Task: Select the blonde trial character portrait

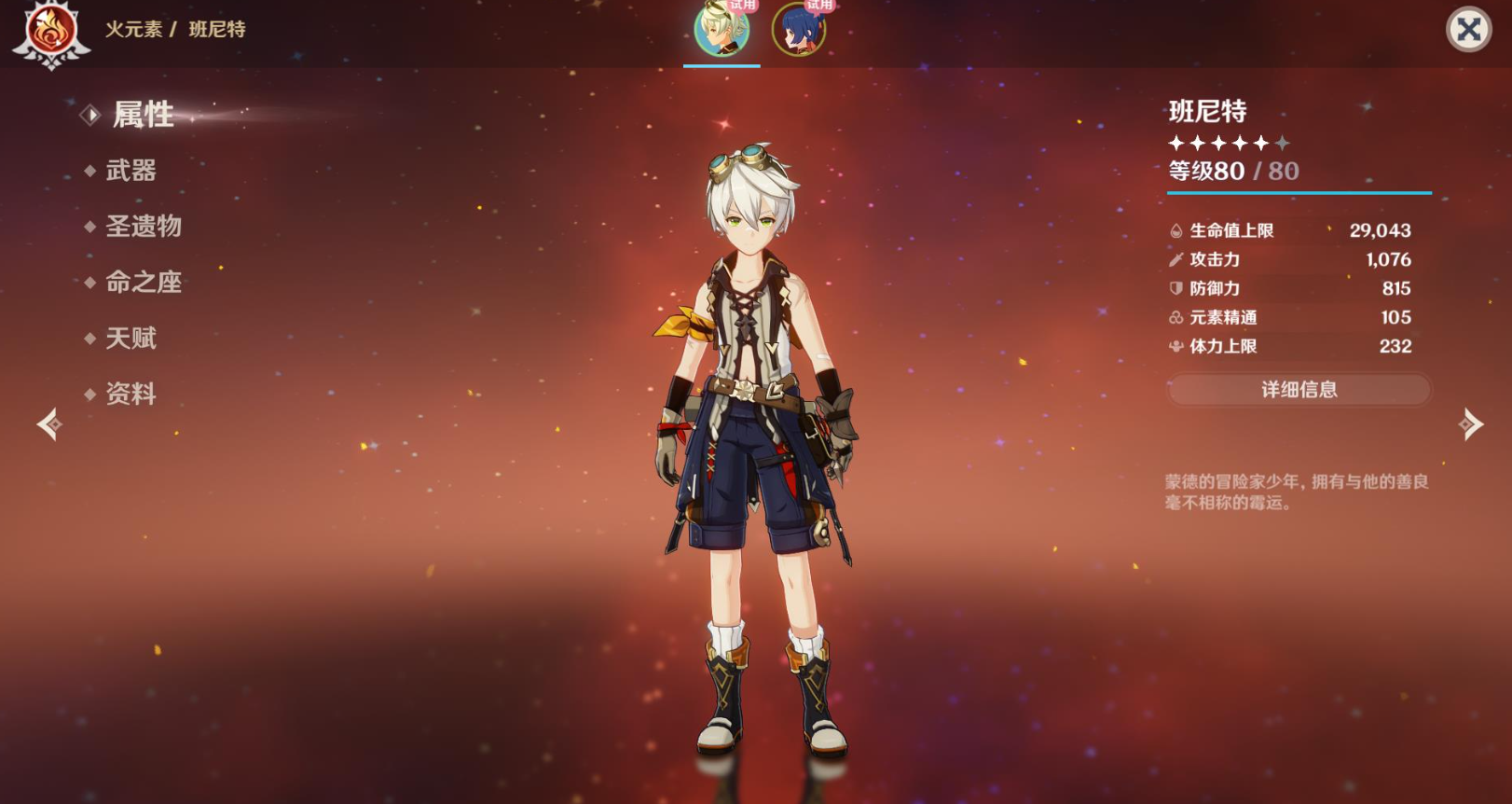Action: [722, 29]
